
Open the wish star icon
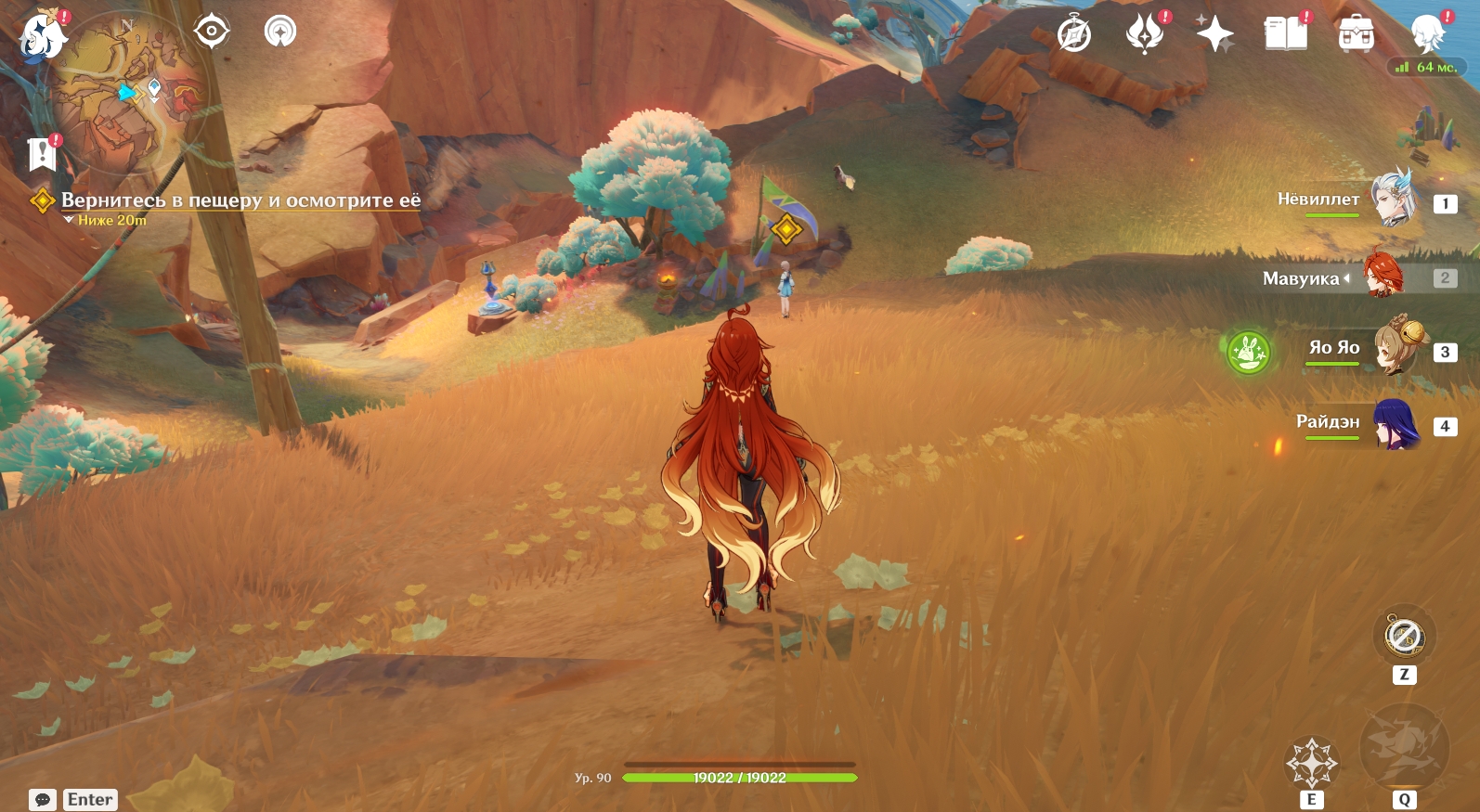click(1214, 35)
